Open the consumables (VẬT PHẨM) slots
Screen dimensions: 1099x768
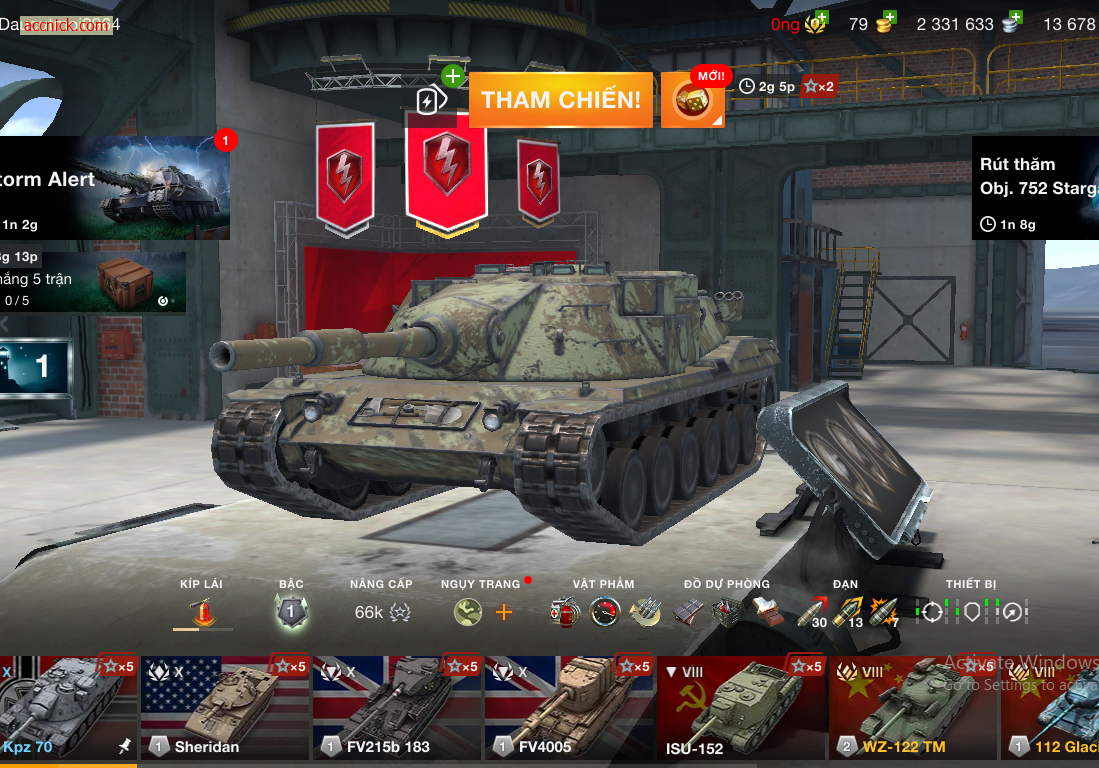(x=604, y=611)
